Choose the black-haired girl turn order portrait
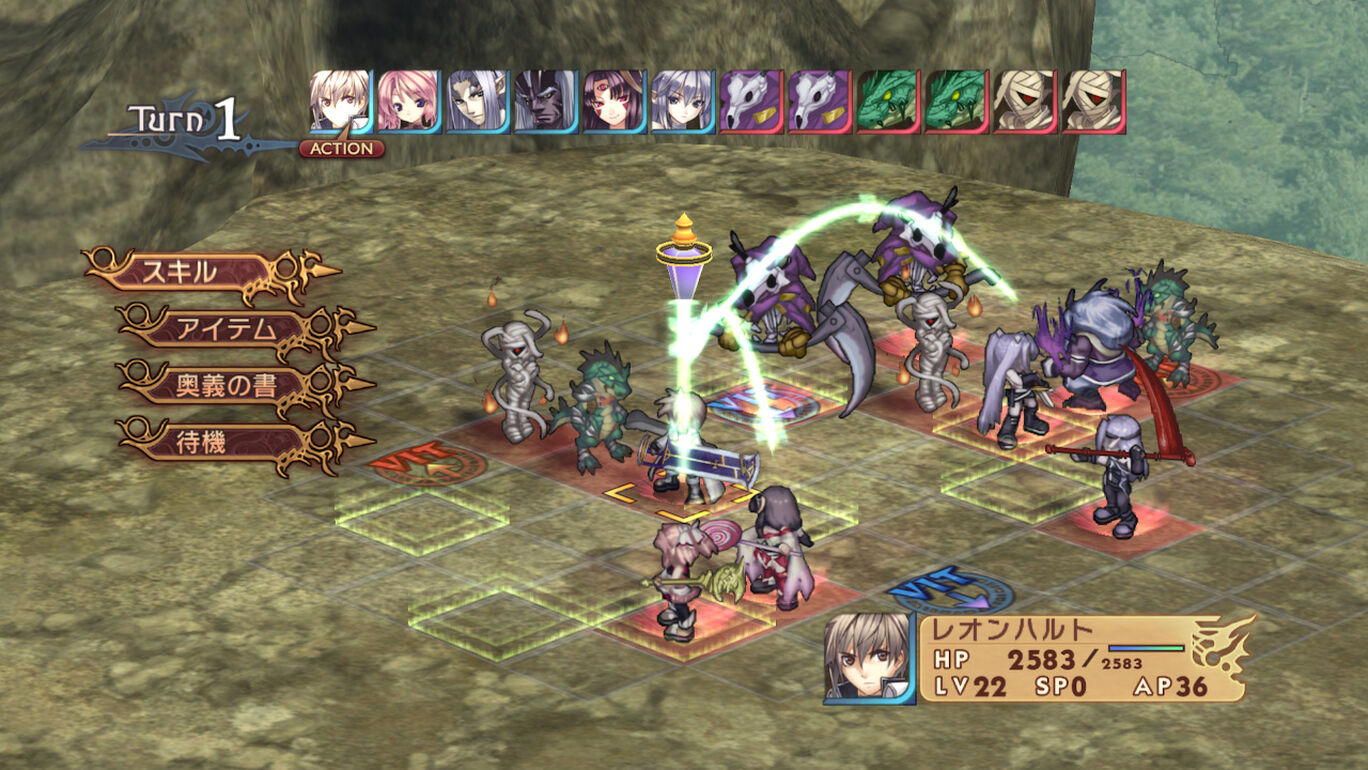 614,101
